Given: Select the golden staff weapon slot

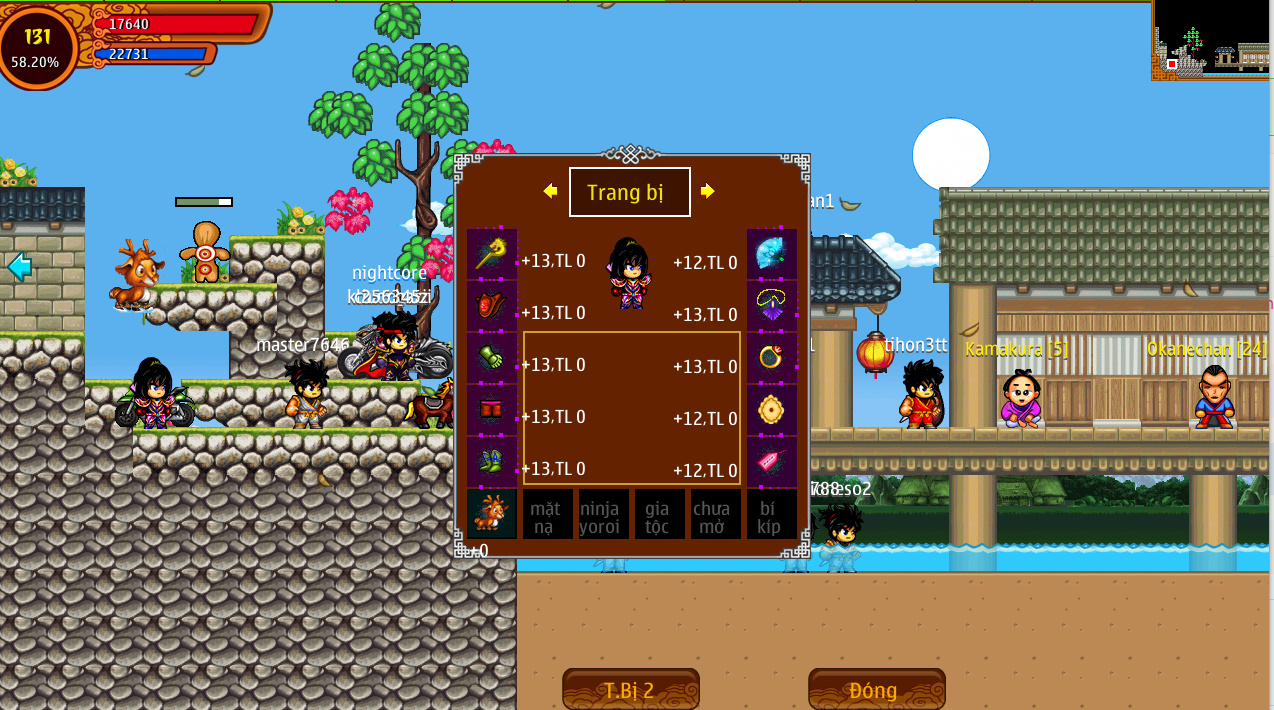Looking at the screenshot, I should [492, 254].
